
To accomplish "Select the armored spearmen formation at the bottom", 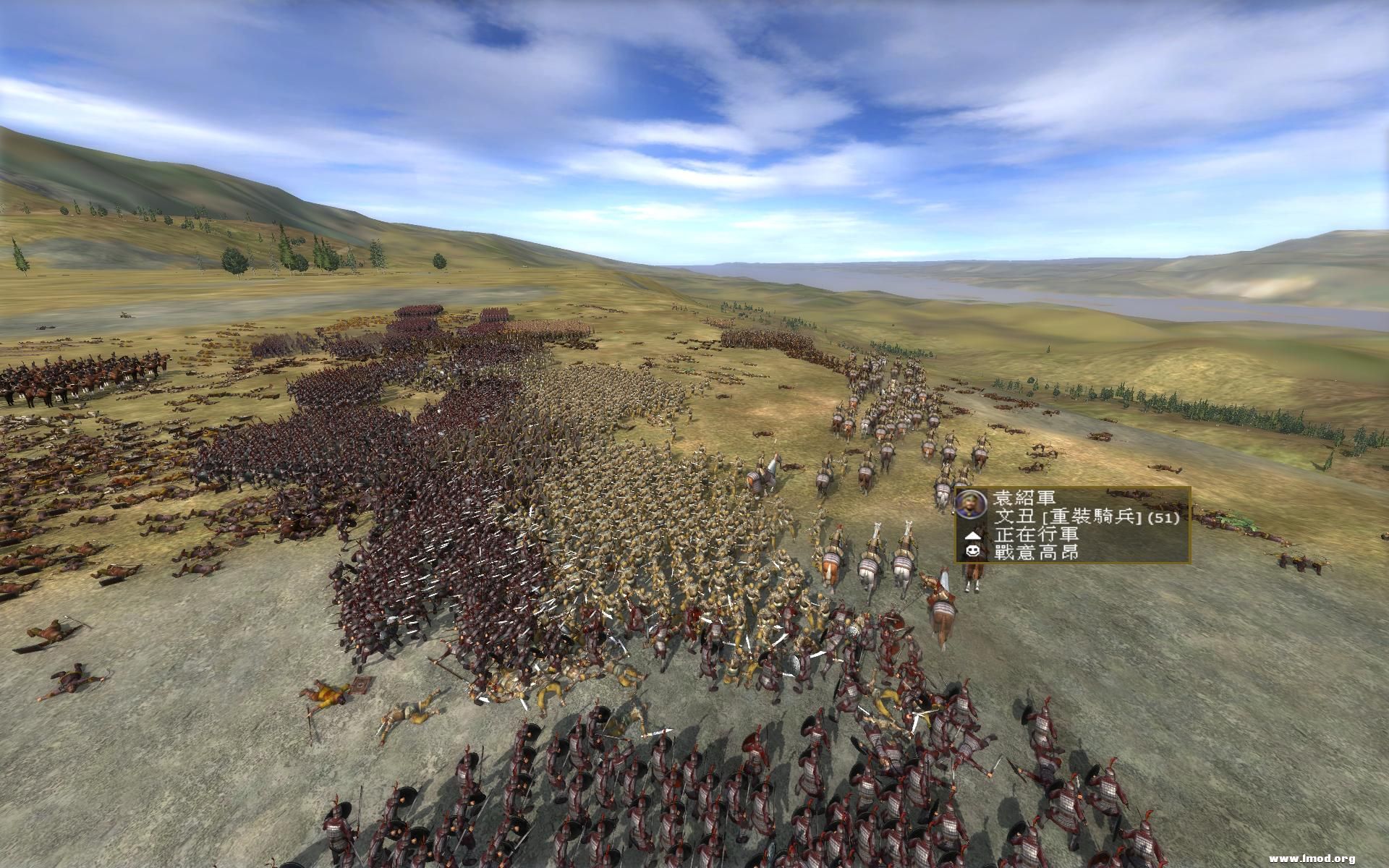I will [x=651, y=796].
